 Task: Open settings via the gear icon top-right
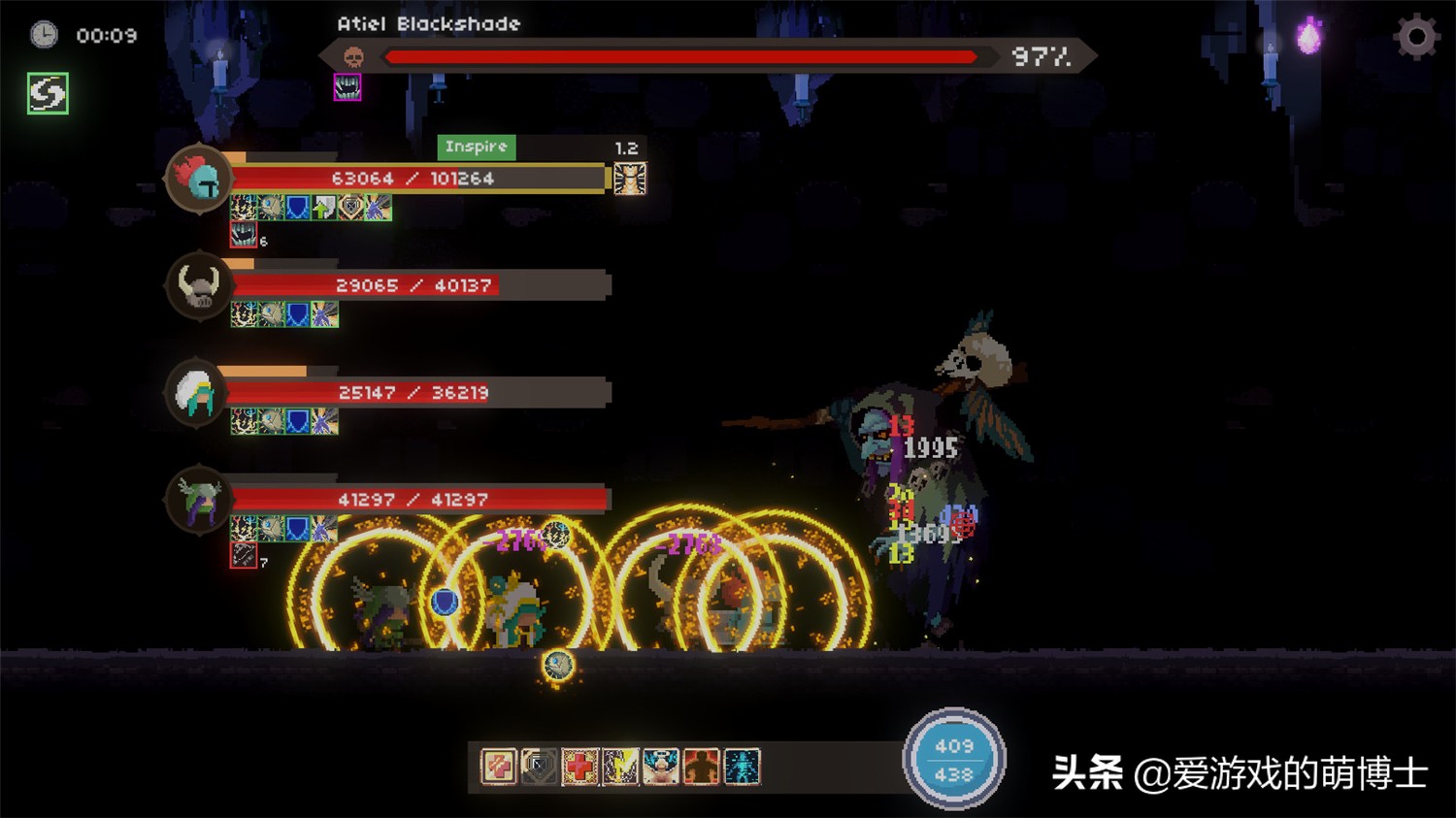click(x=1415, y=35)
